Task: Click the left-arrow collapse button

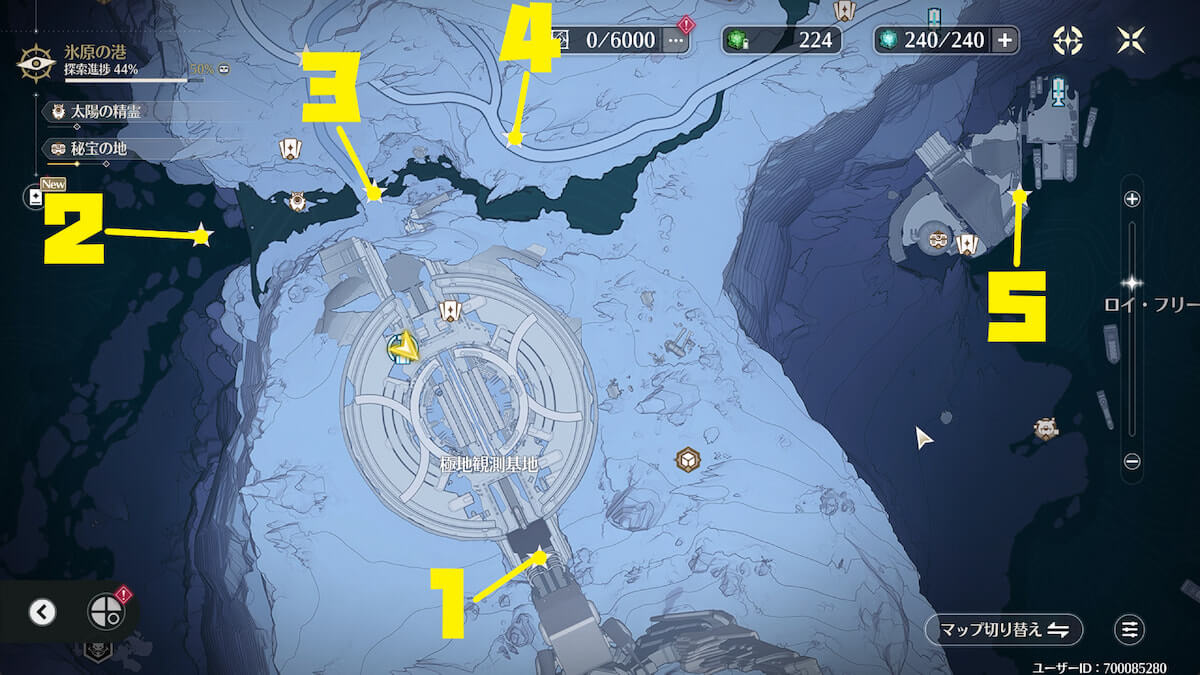Action: 42,612
